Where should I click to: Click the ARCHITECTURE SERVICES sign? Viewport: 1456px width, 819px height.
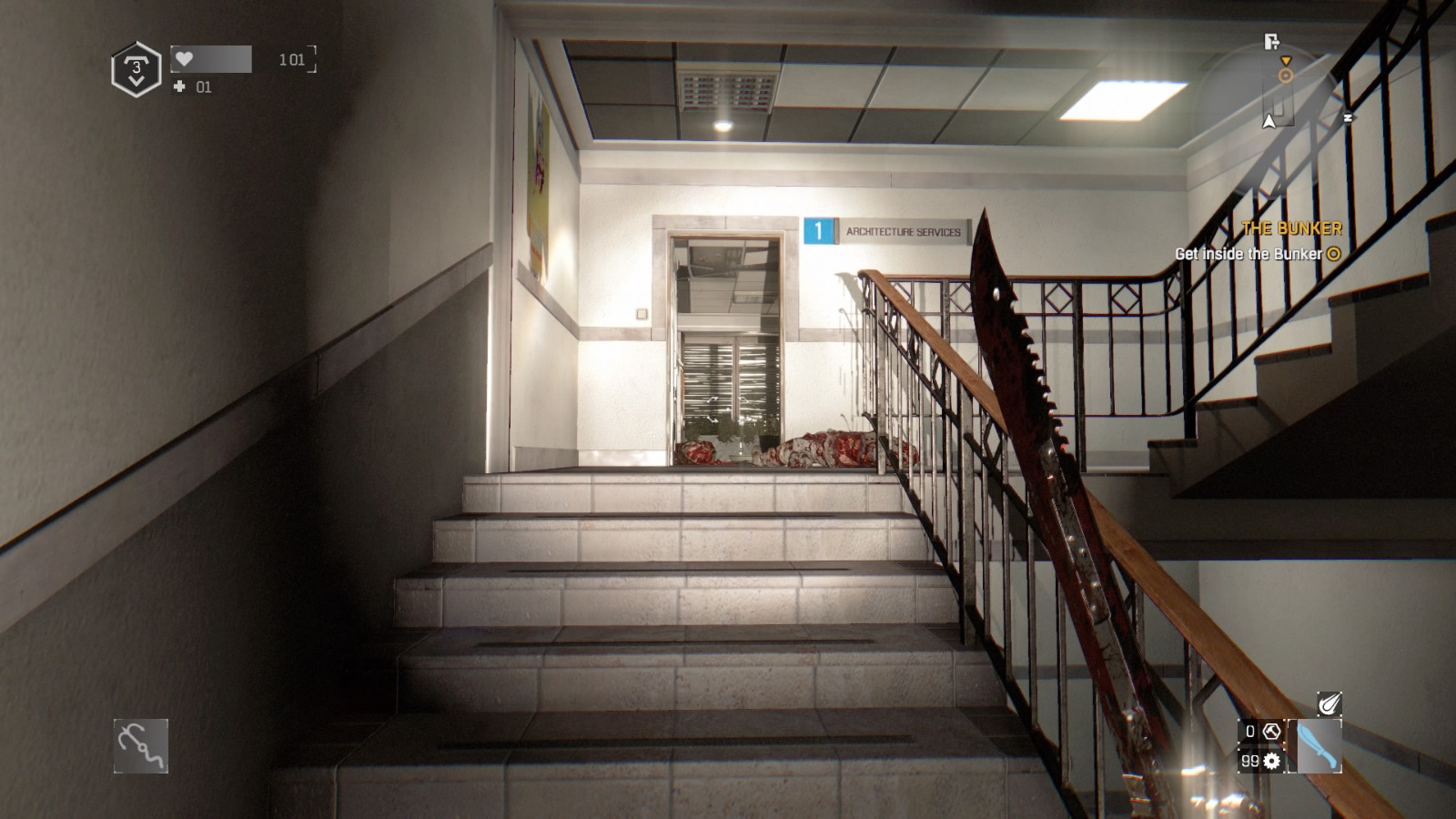pyautogui.click(x=903, y=232)
